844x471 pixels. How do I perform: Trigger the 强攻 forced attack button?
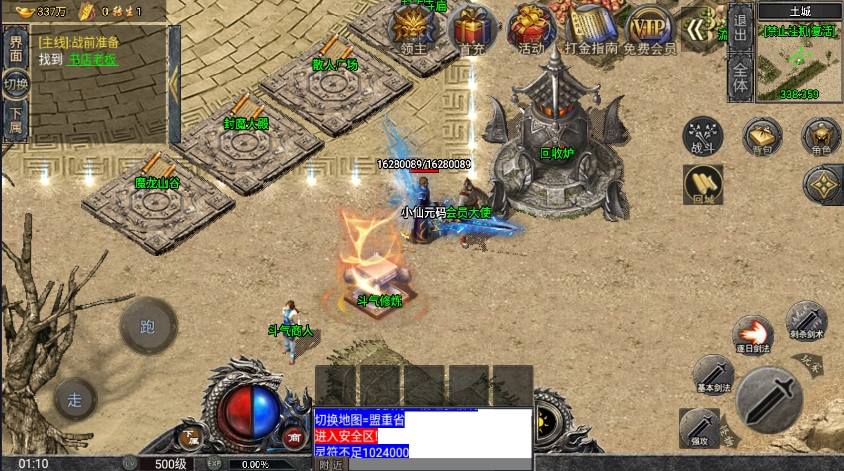(x=699, y=426)
